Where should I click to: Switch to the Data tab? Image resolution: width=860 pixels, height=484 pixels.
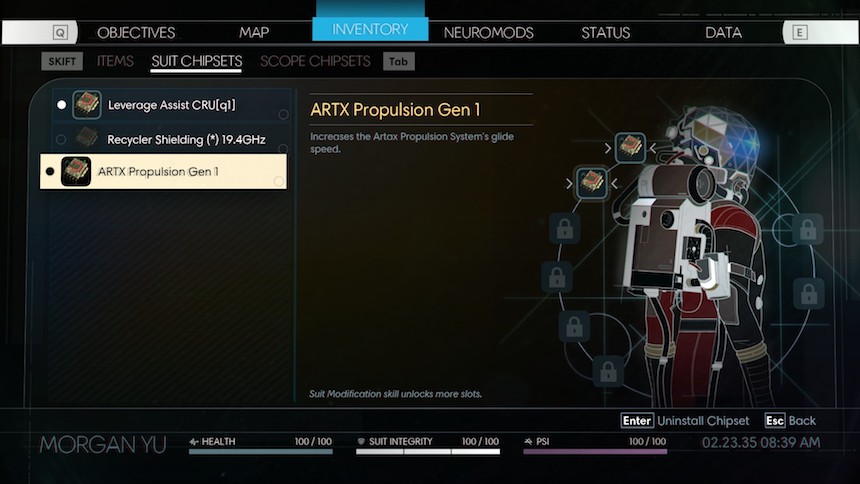(723, 32)
